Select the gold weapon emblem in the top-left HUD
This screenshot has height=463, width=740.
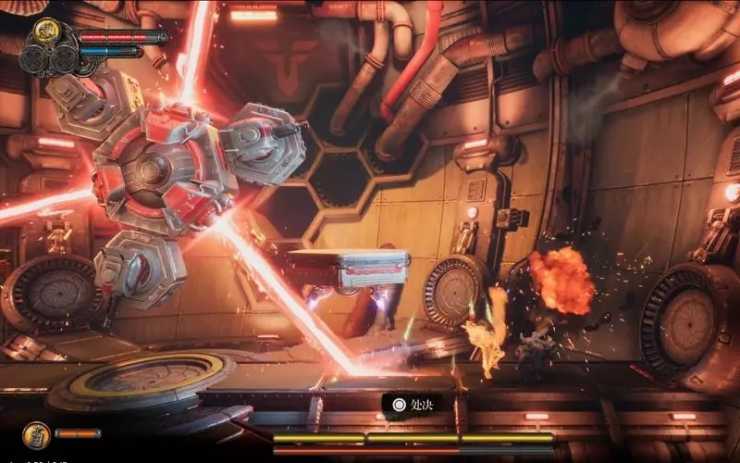(45, 31)
